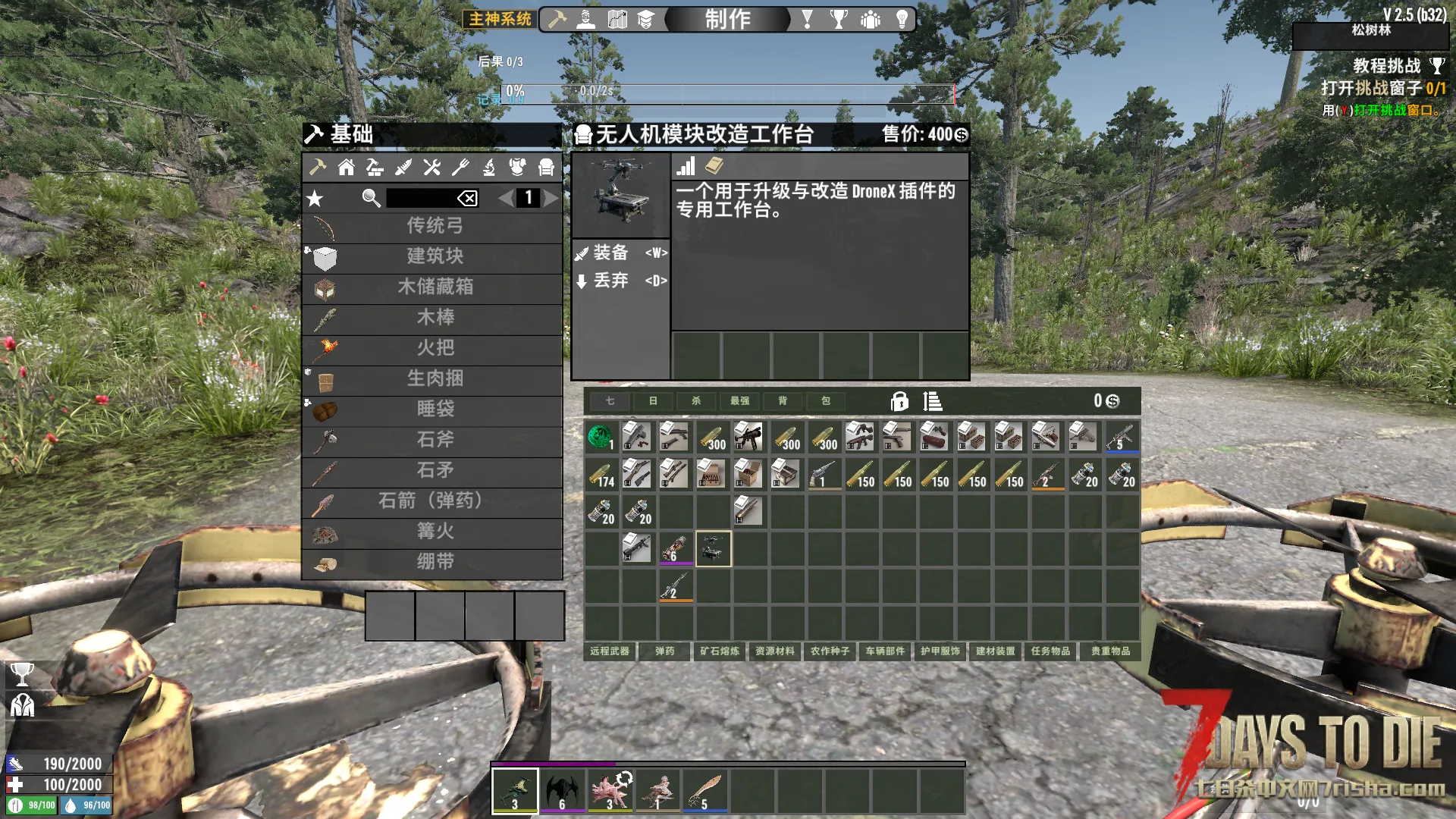
Task: Click the inventory sort button
Action: [933, 401]
